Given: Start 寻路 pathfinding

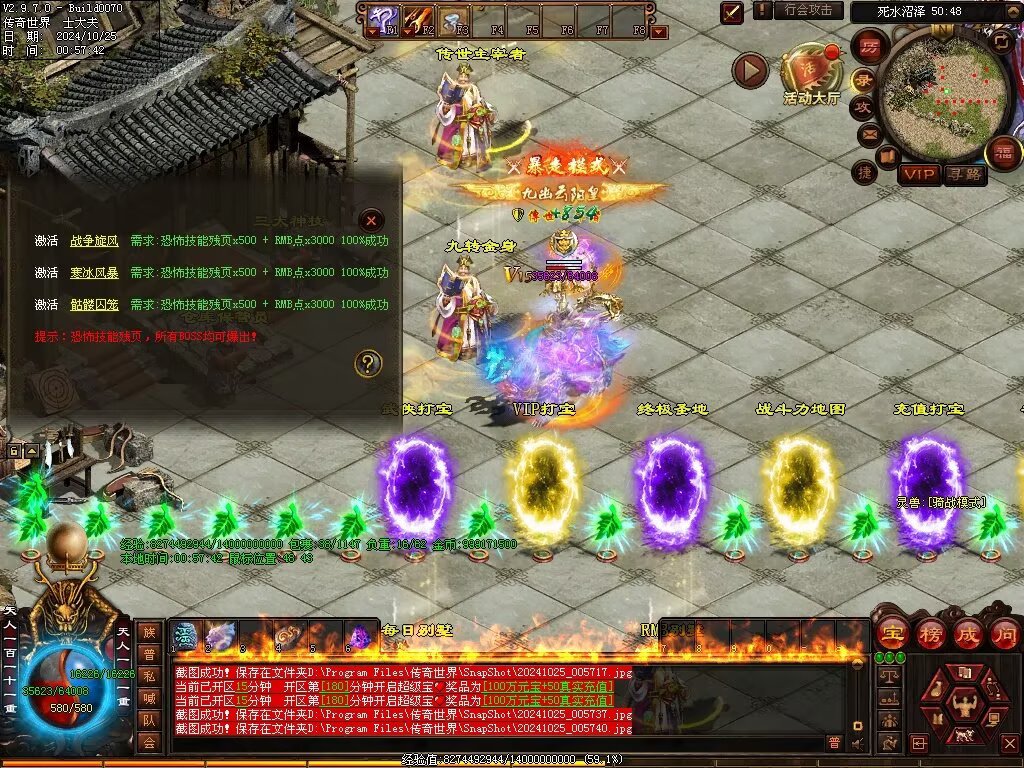Looking at the screenshot, I should (965, 174).
